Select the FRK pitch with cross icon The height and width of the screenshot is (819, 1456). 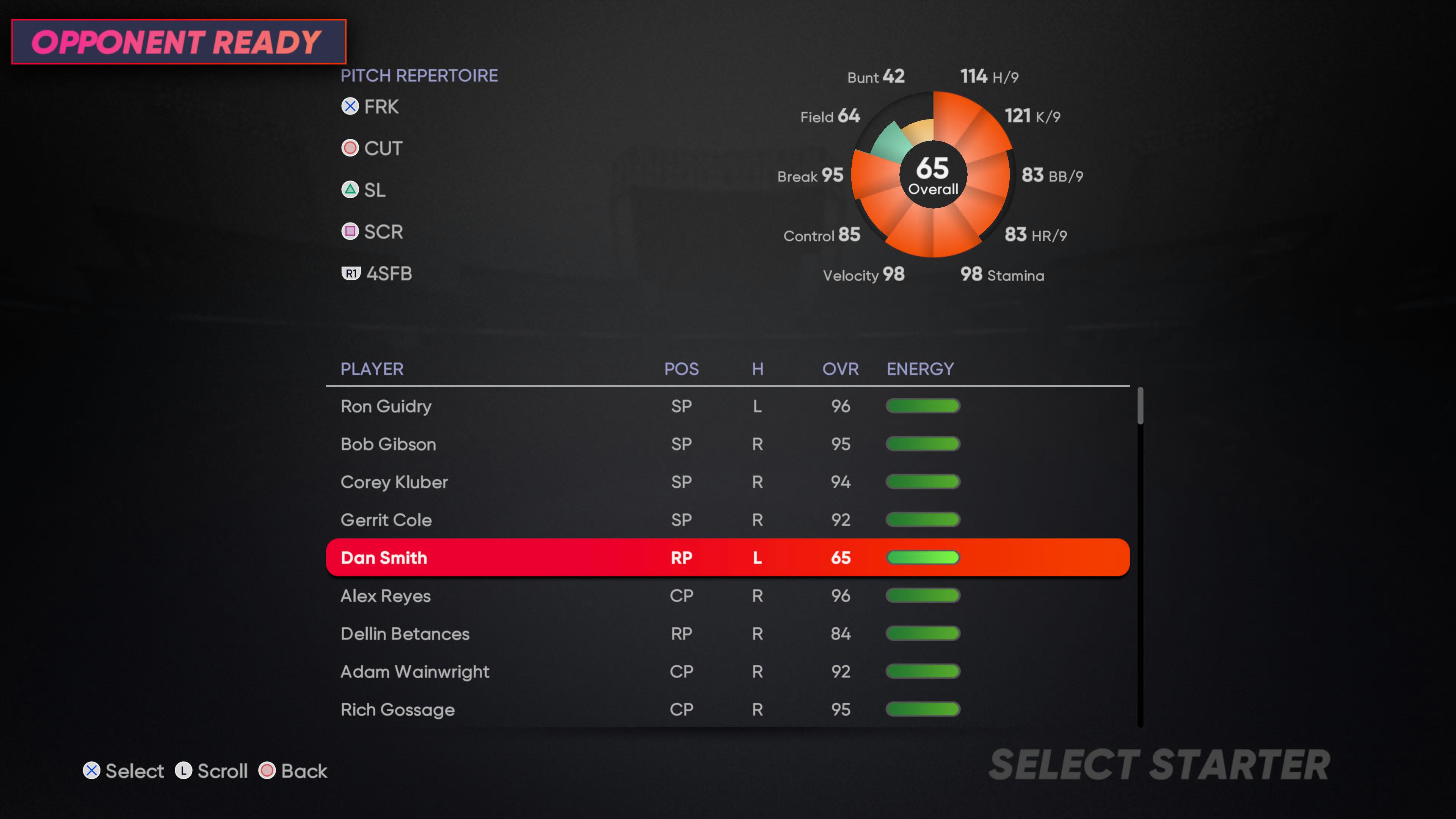[349, 106]
